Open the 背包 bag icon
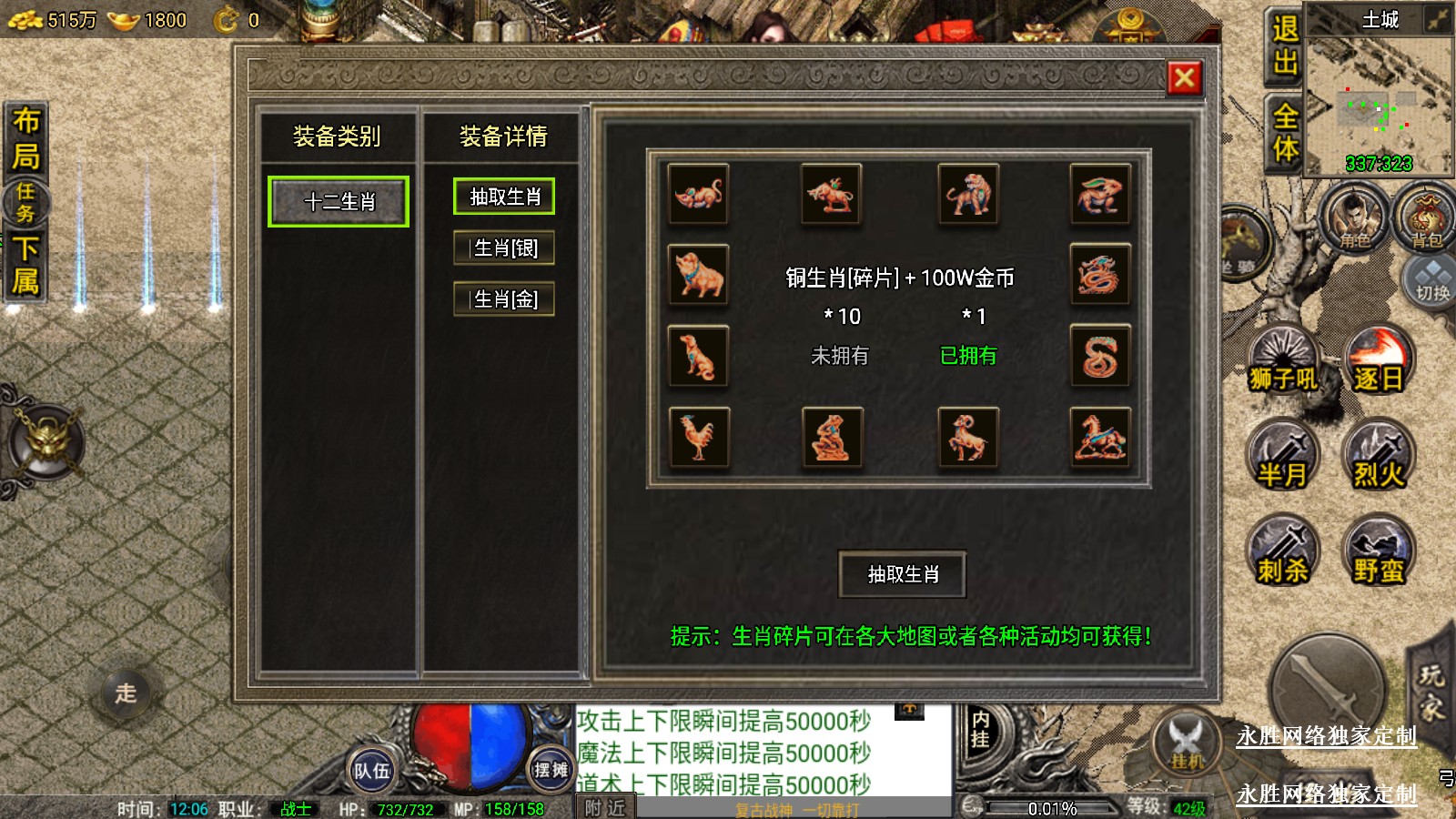 [x=1426, y=220]
